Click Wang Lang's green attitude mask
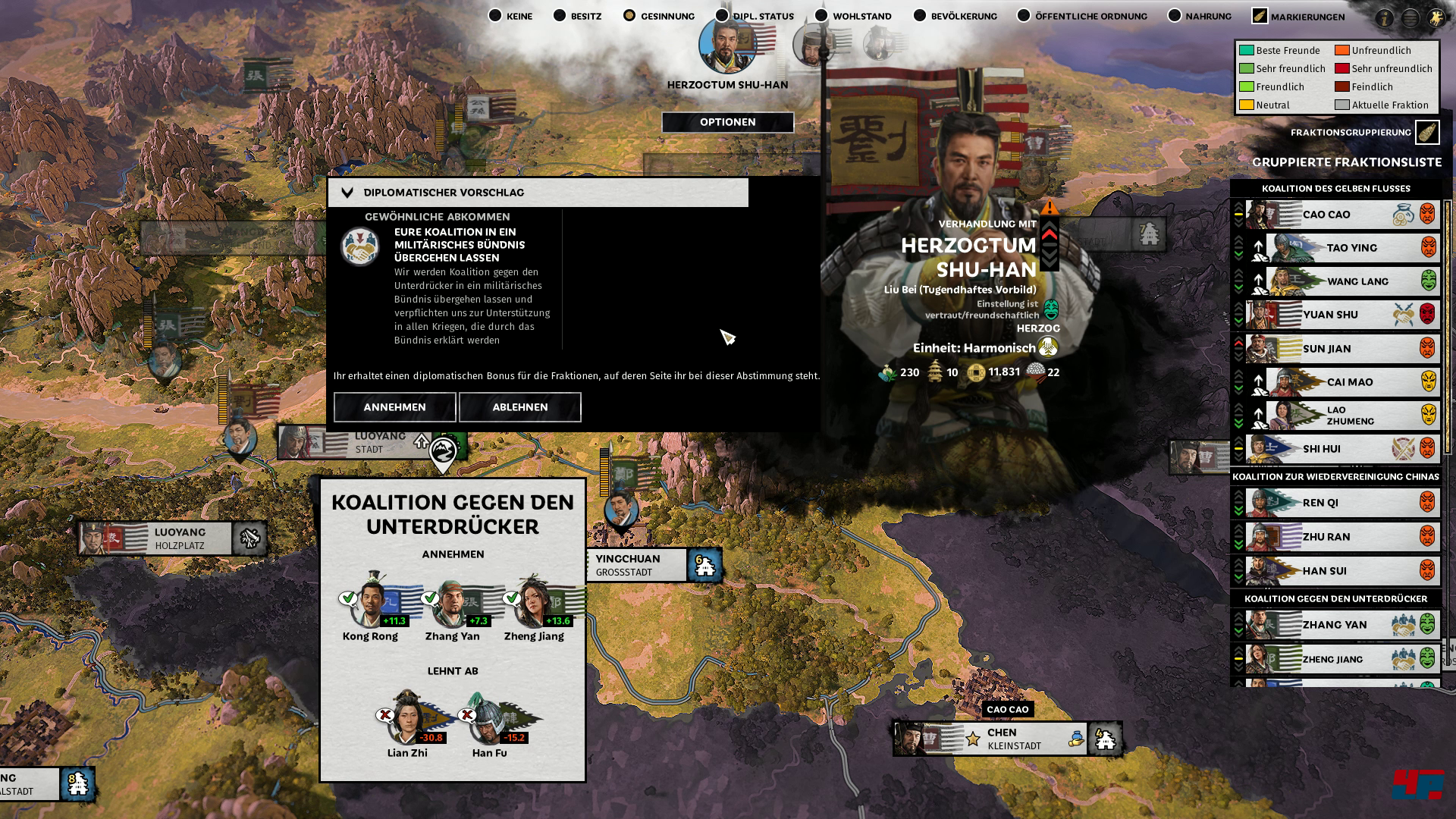 click(x=1429, y=281)
